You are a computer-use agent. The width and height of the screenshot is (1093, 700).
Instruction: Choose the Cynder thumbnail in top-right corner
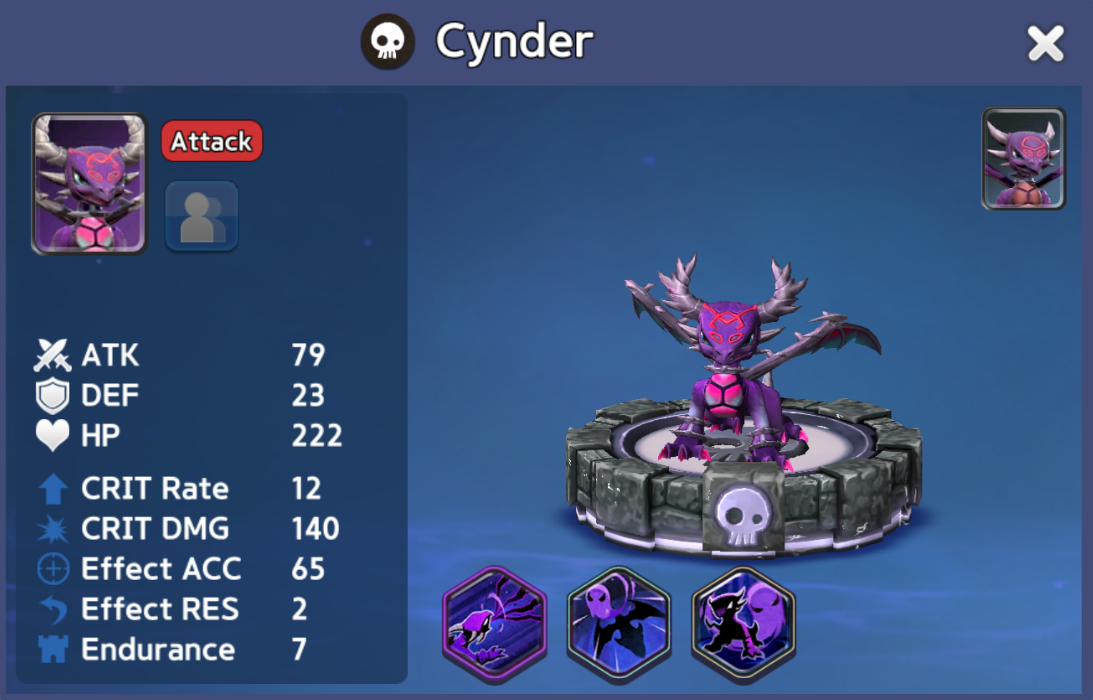(x=1023, y=159)
